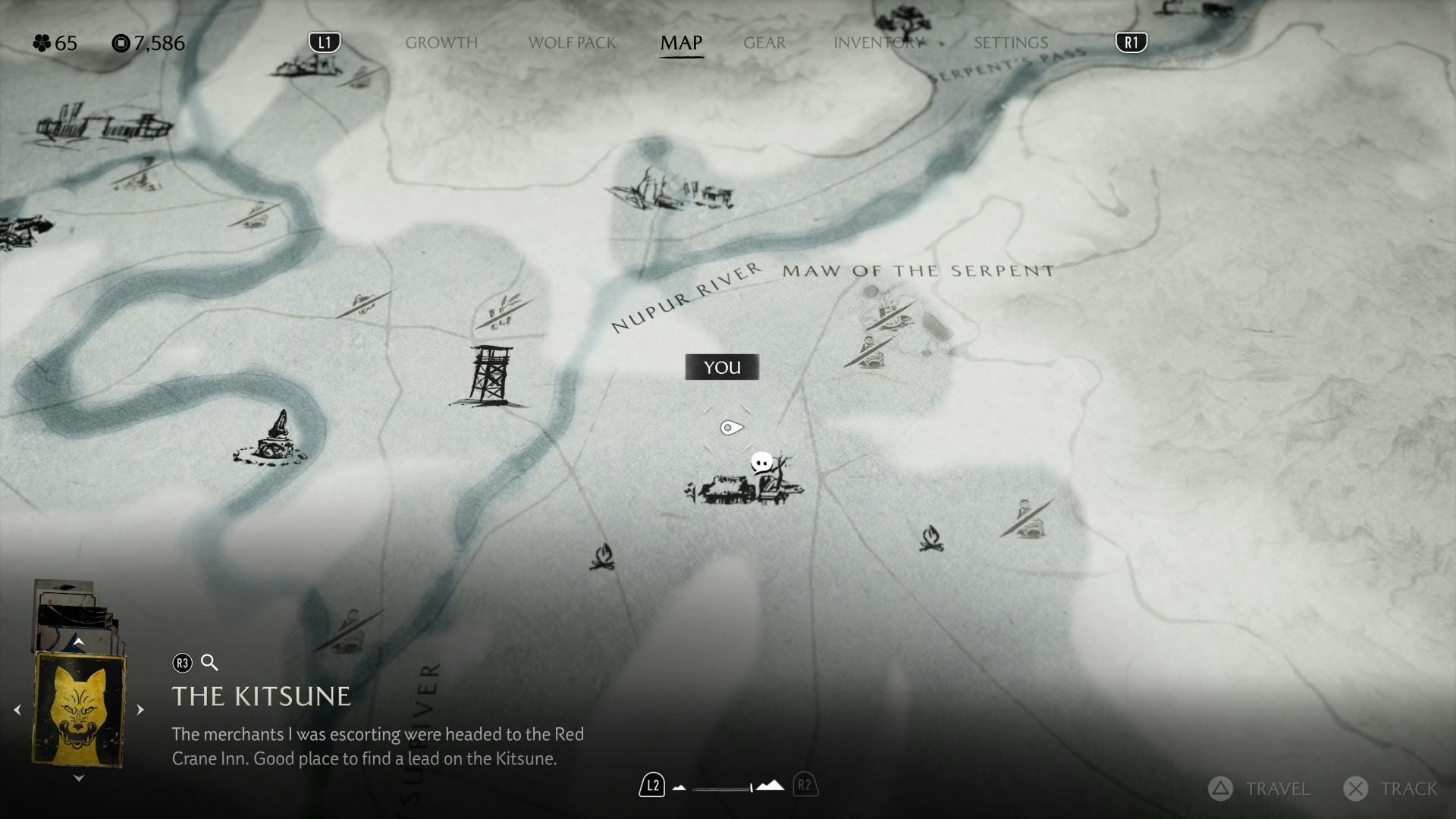1456x819 pixels.
Task: Open the Inventory tab
Action: 878,42
